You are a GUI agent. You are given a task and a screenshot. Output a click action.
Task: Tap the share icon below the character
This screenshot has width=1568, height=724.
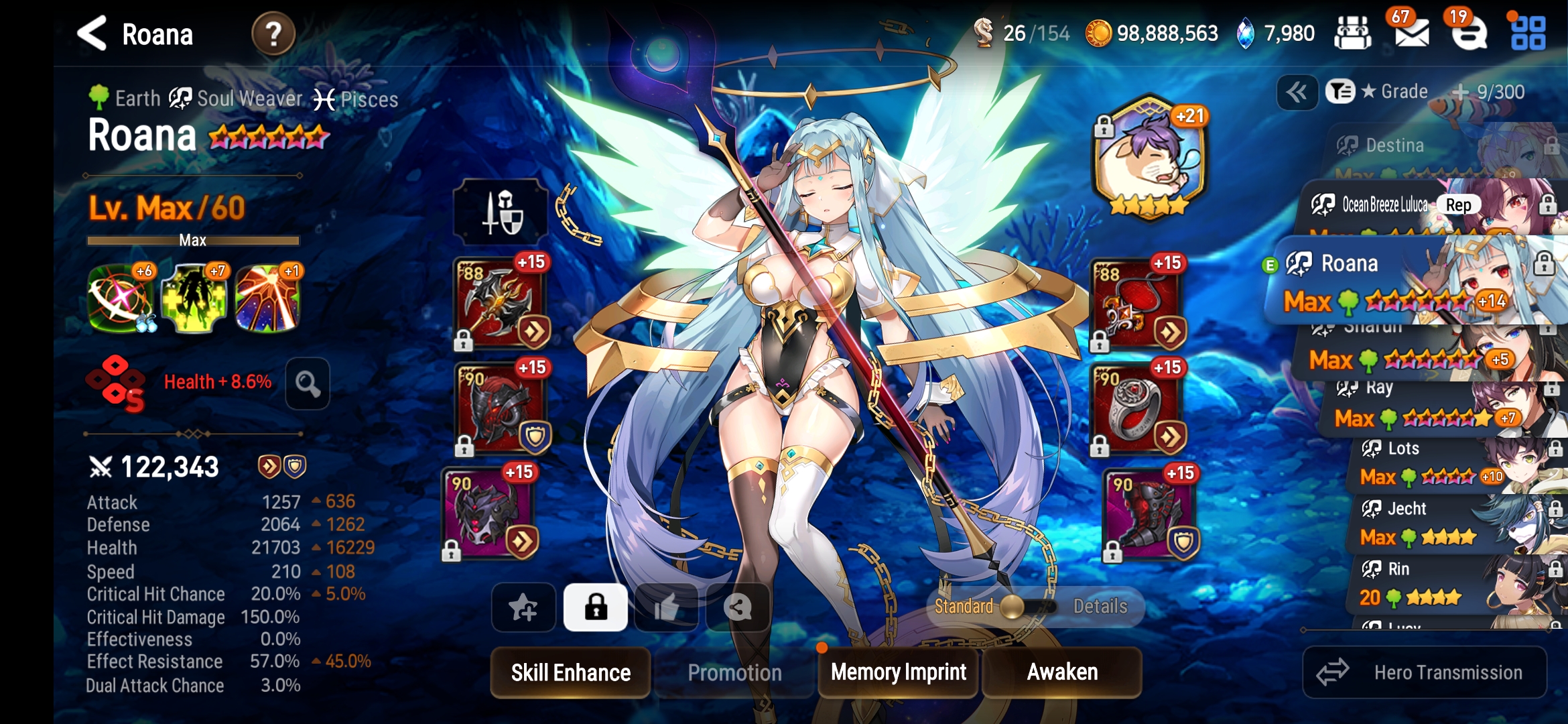[738, 609]
